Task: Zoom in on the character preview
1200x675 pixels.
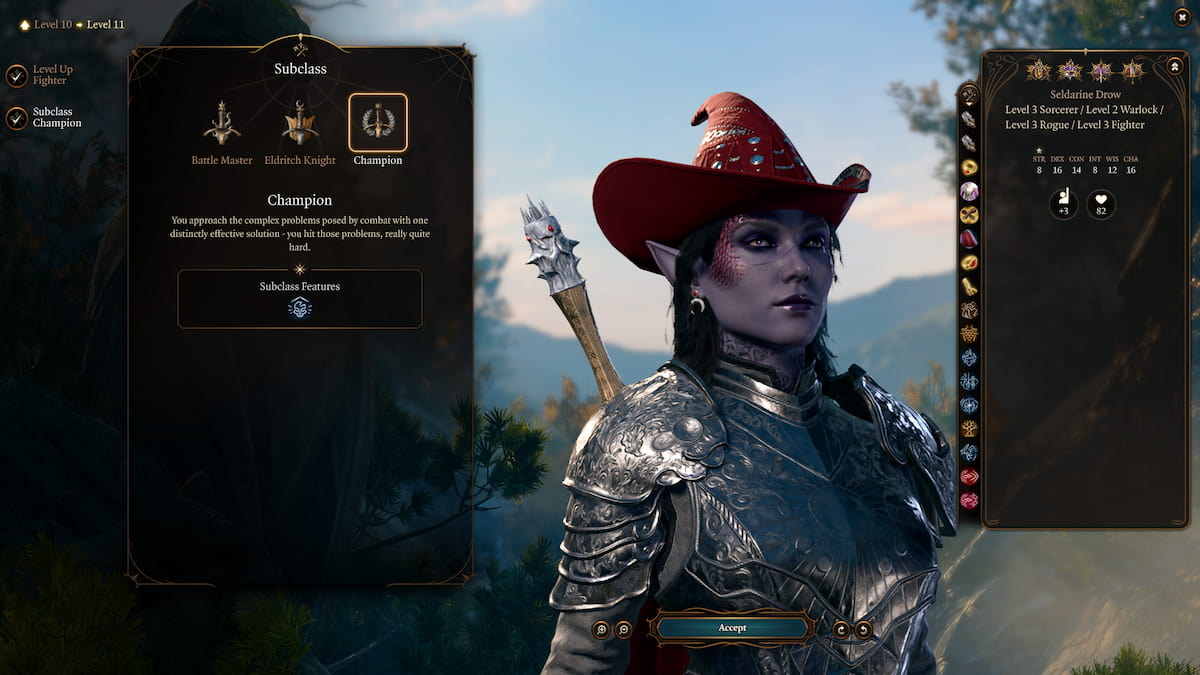Action: [601, 629]
